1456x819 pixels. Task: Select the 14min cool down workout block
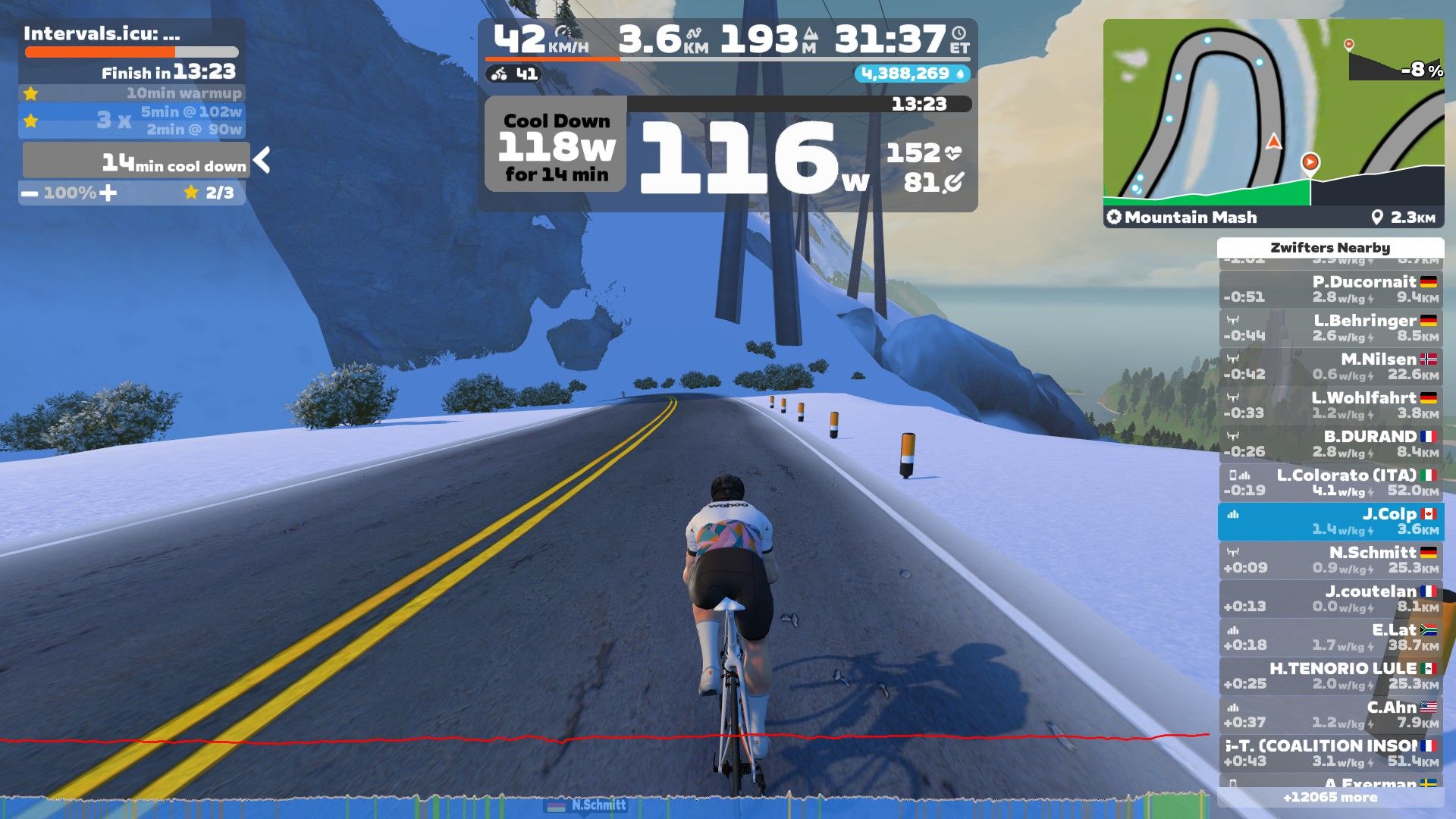136,161
